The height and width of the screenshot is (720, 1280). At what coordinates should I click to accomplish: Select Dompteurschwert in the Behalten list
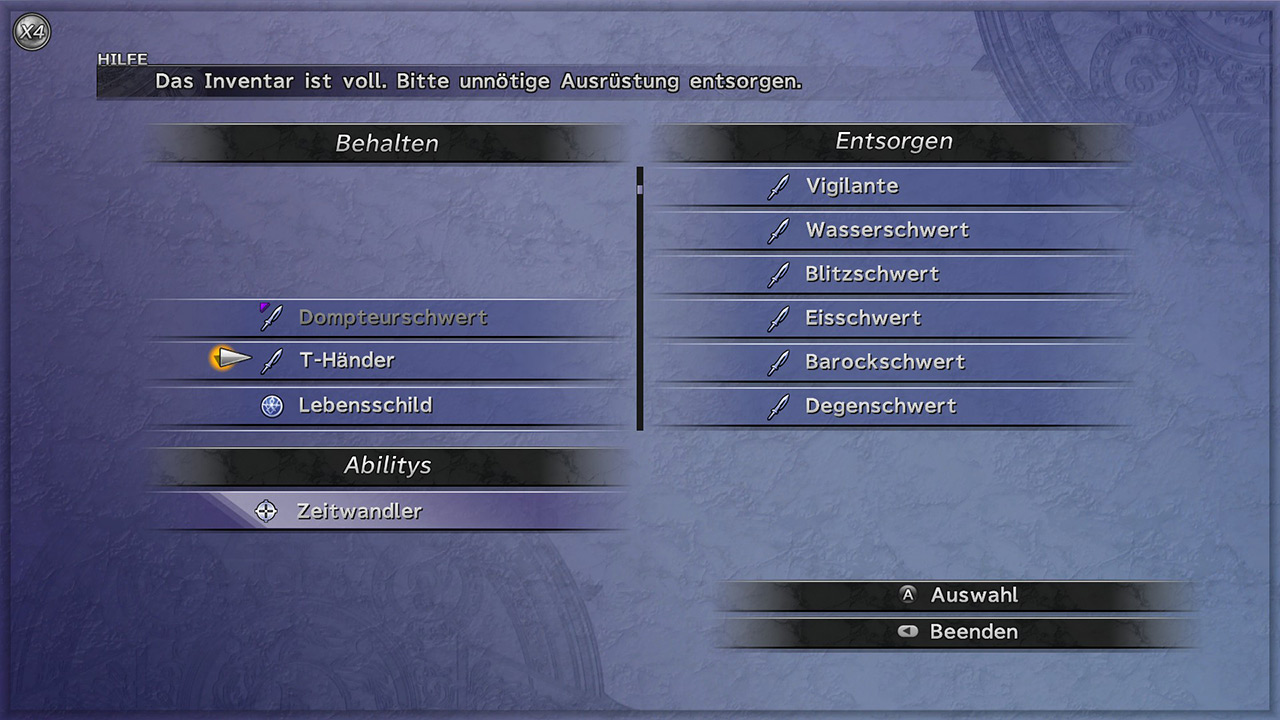coord(392,318)
